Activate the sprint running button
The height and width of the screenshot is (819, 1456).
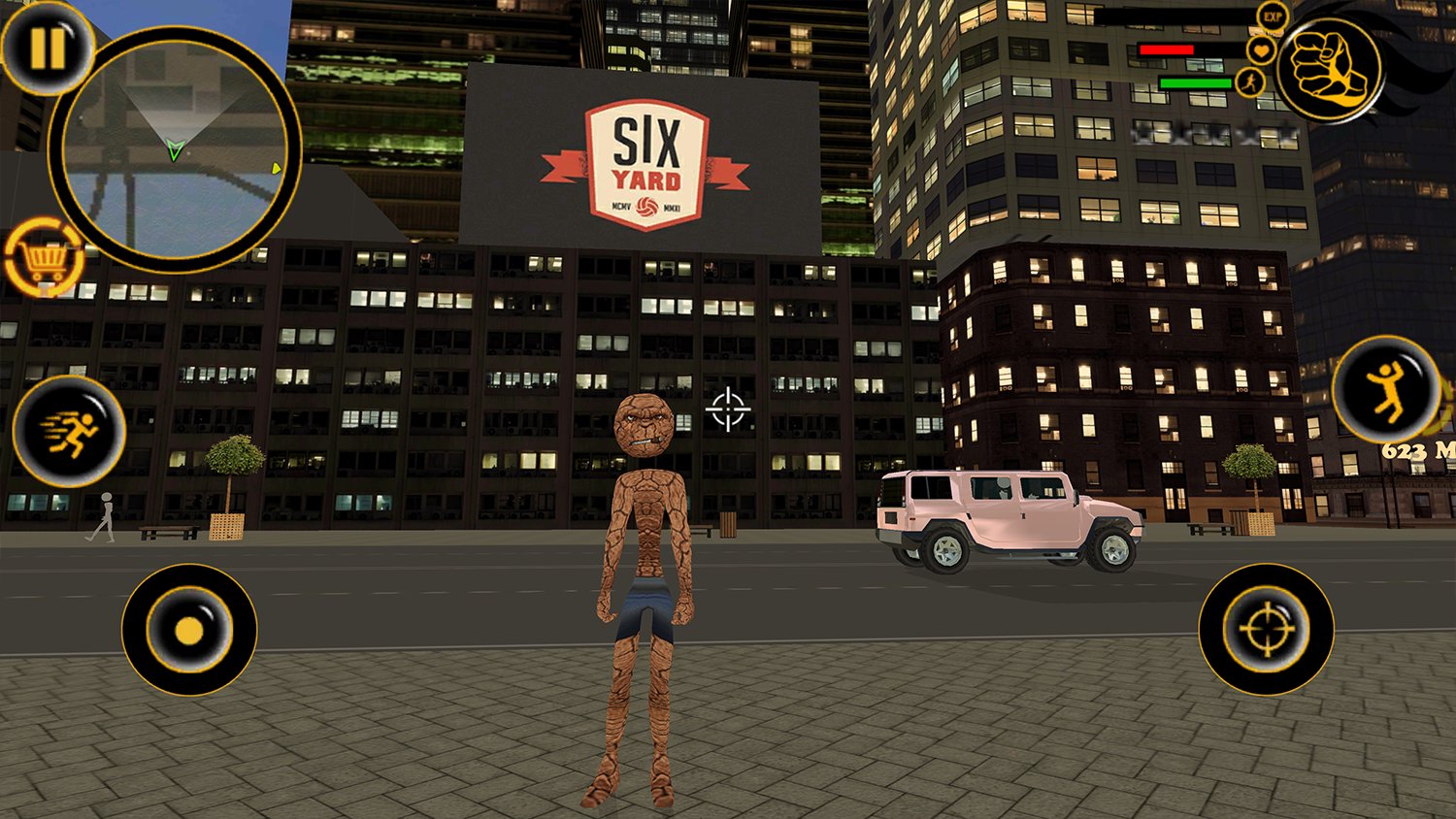(69, 432)
